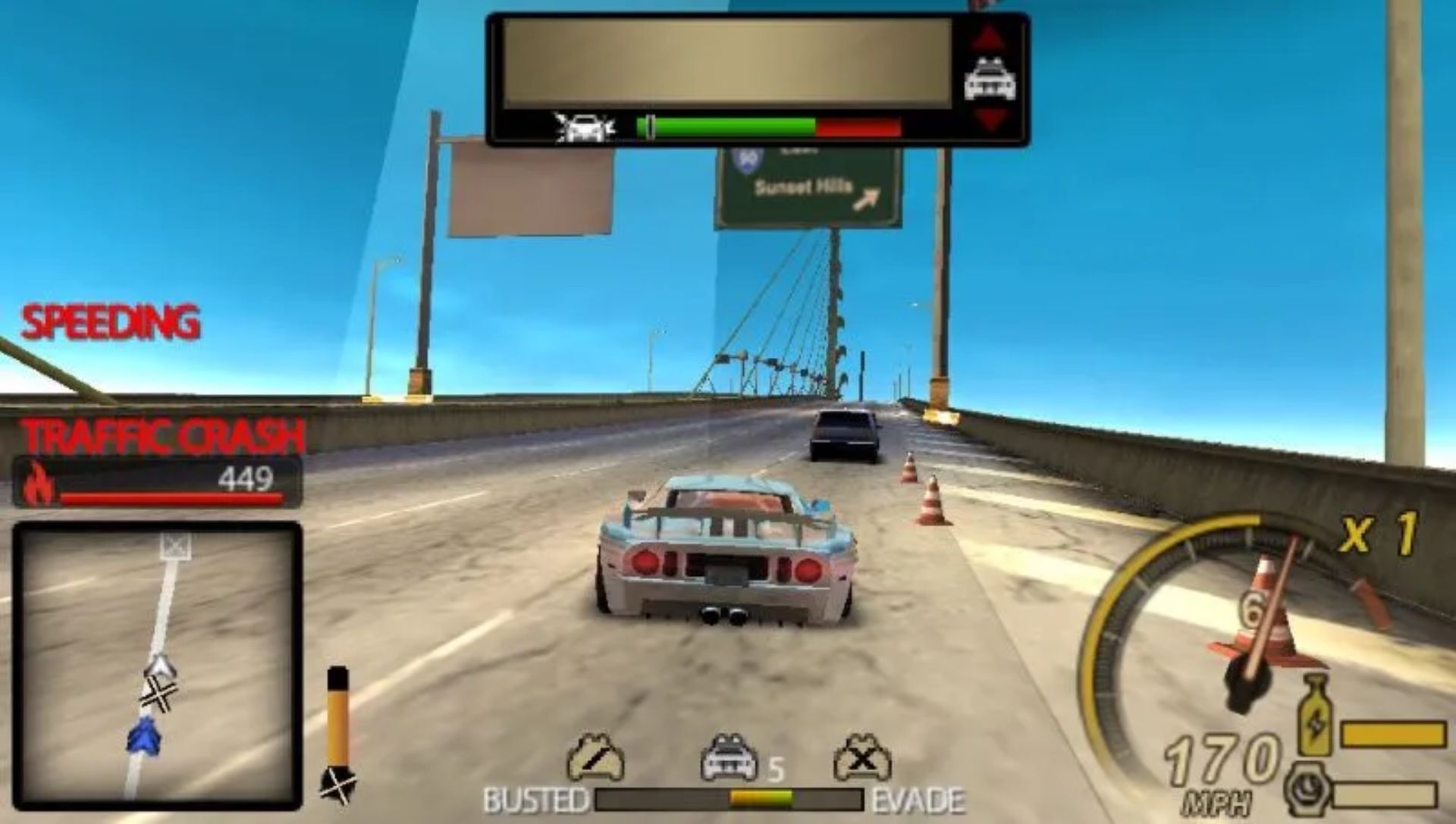This screenshot has width=1456, height=824.
Task: Click the car icon with a diagonal slash
Action: point(595,757)
